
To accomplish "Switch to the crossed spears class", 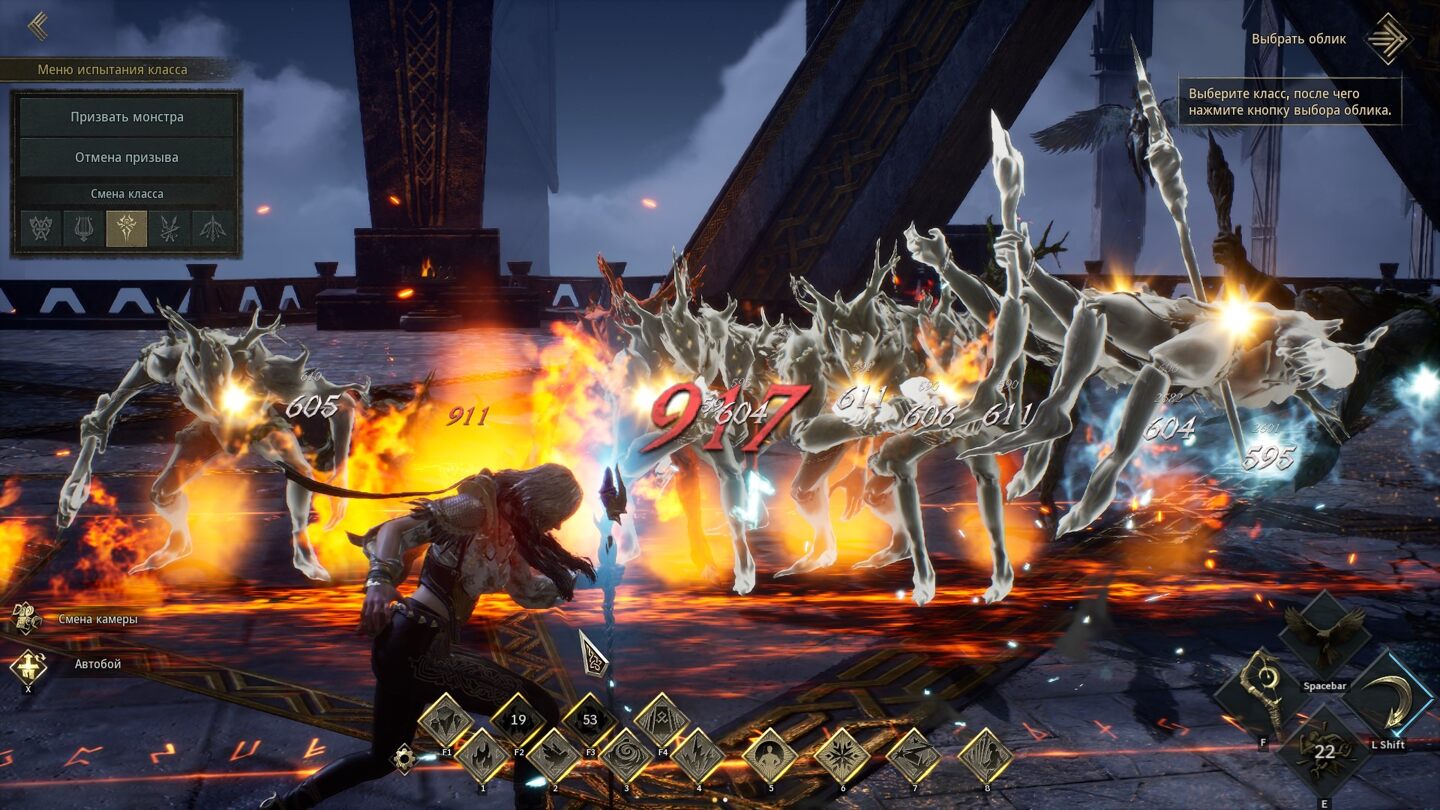I will point(170,229).
